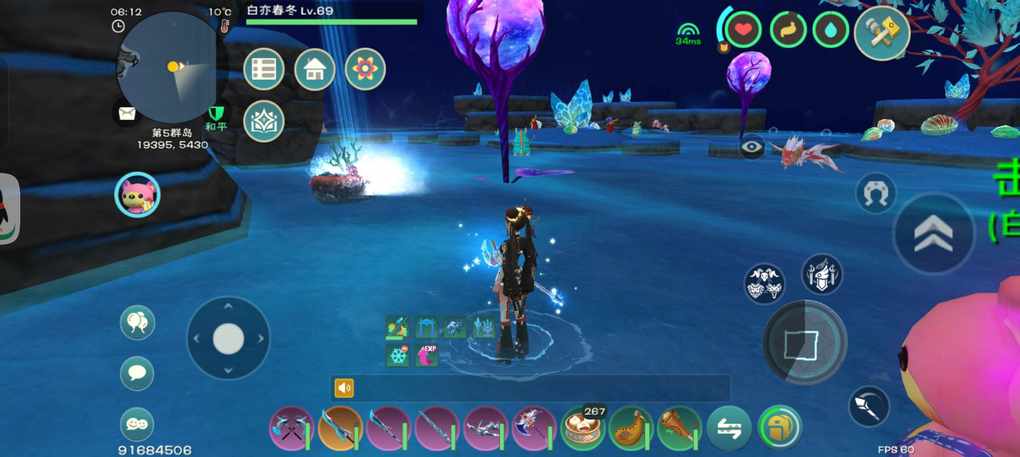Tap the house home icon

click(314, 69)
